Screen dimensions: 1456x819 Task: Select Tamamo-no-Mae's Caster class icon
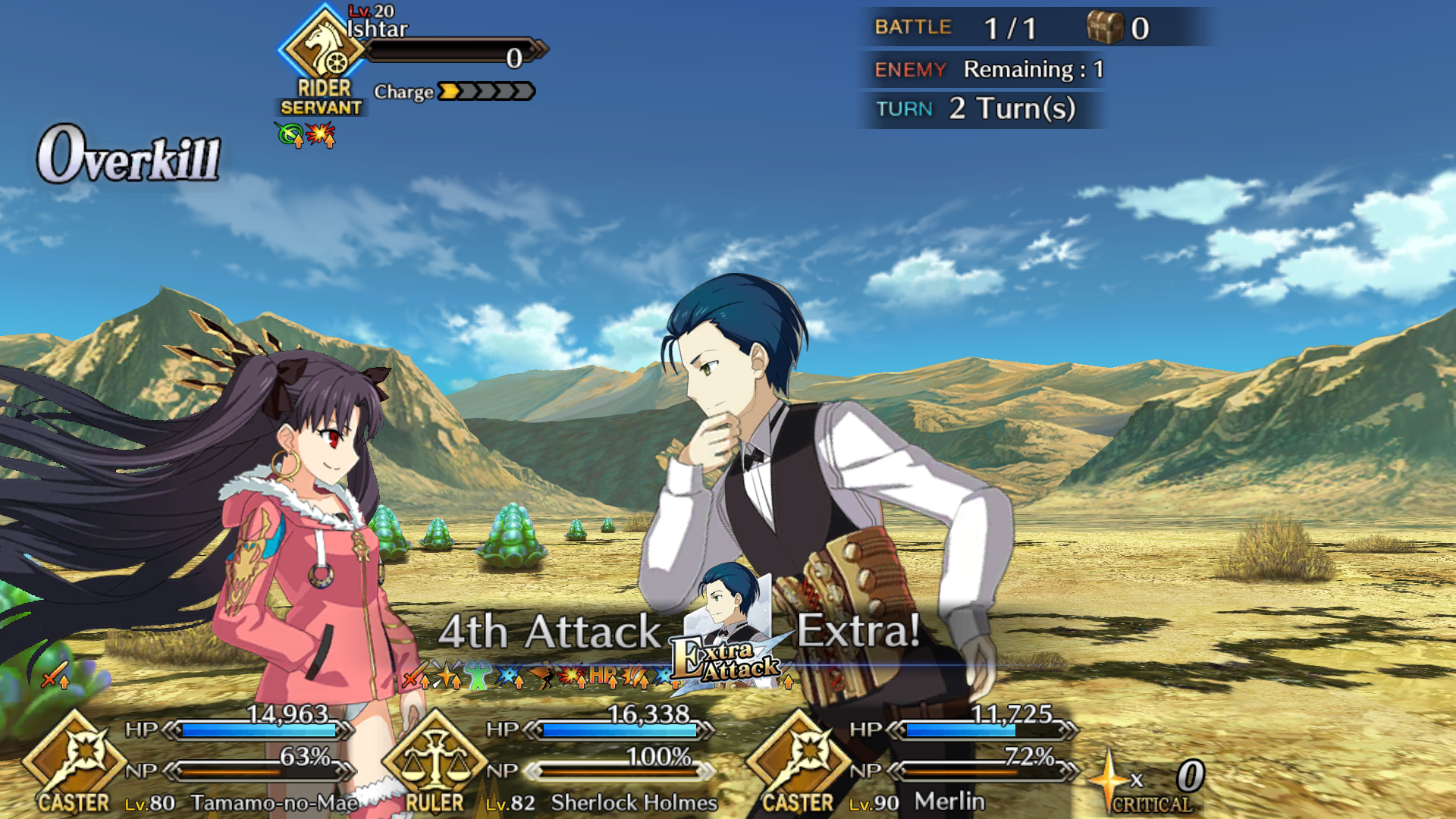point(74,758)
